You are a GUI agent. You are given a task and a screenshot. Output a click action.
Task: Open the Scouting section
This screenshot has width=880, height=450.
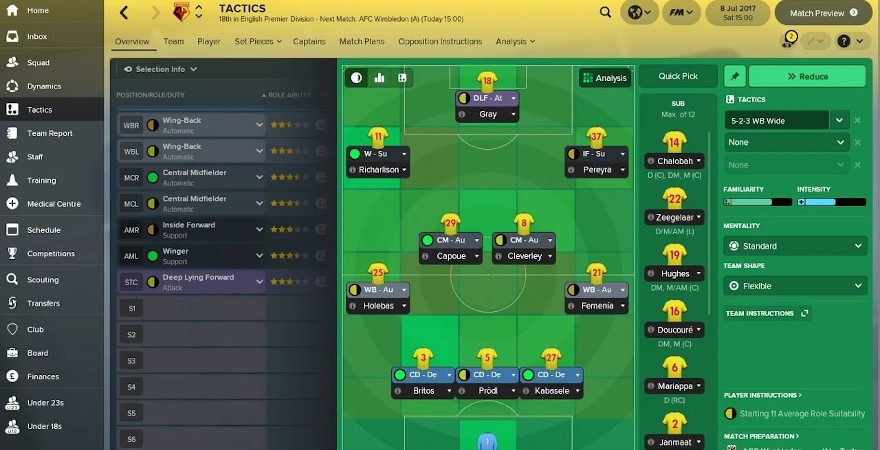42,280
